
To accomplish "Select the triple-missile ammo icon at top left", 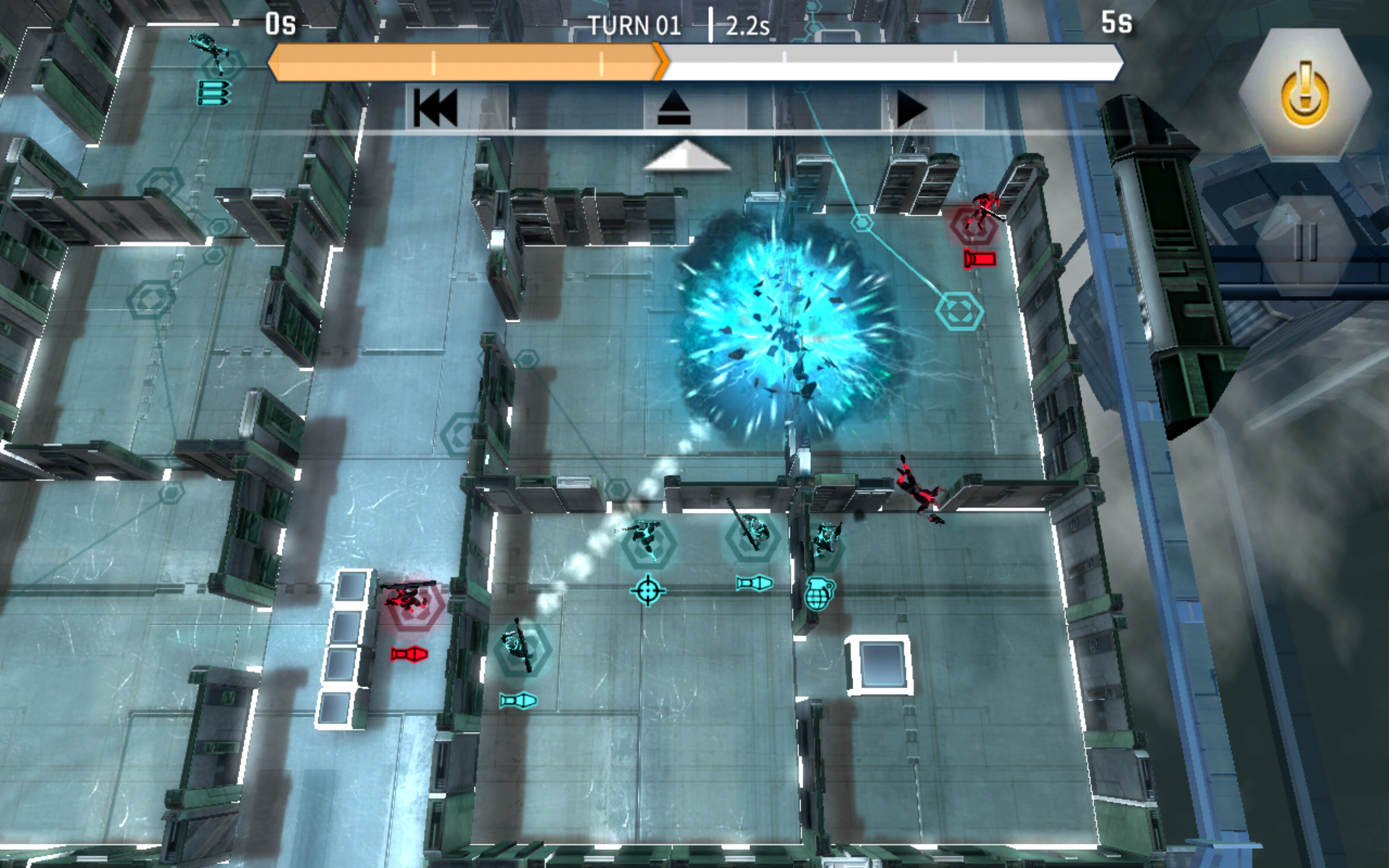I will pyautogui.click(x=215, y=91).
